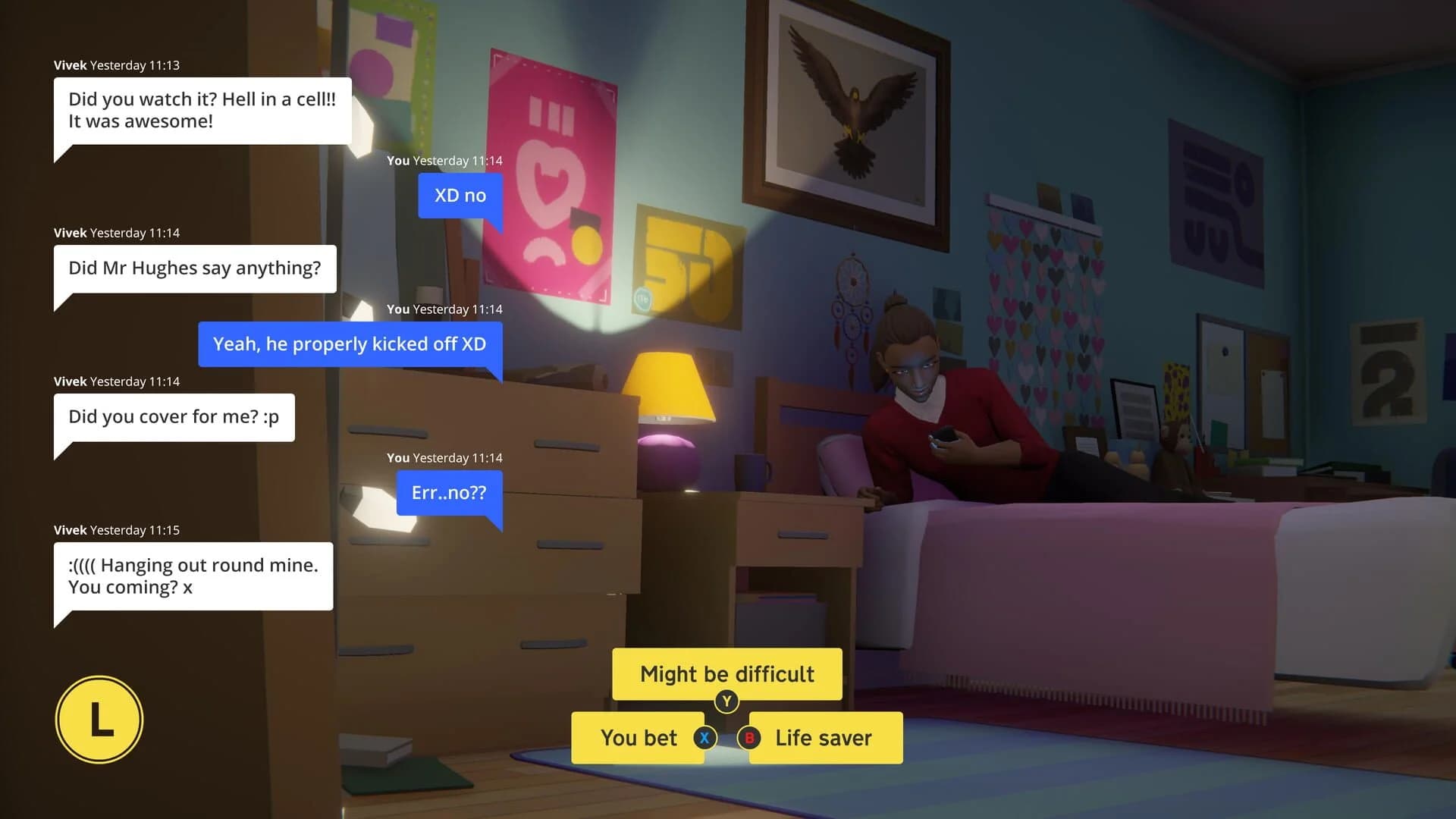The image size is (1456, 819).
Task: Click the yellow L prompt circle
Action: pos(99,719)
